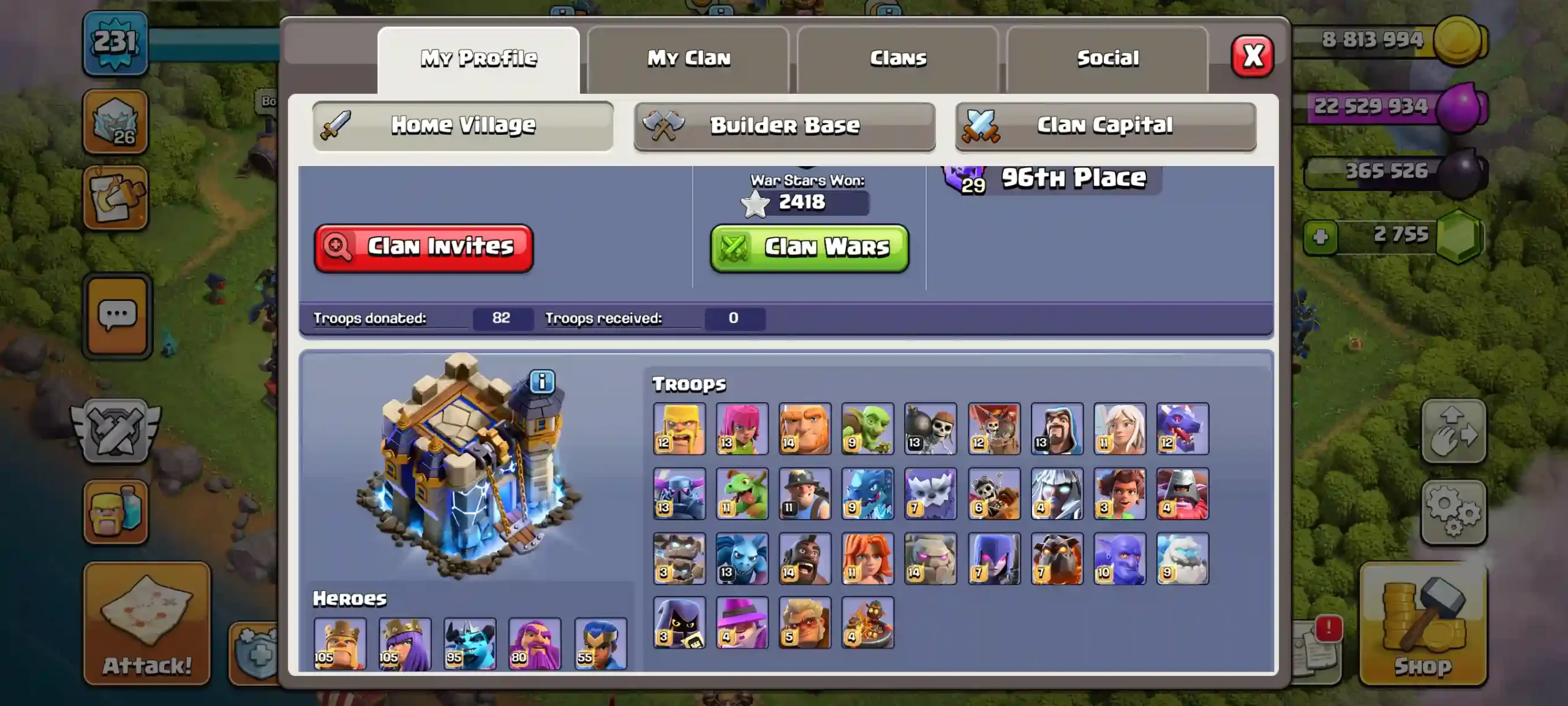1568x706 pixels.
Task: Select the Grand Warden hero icon
Action: pos(535,643)
